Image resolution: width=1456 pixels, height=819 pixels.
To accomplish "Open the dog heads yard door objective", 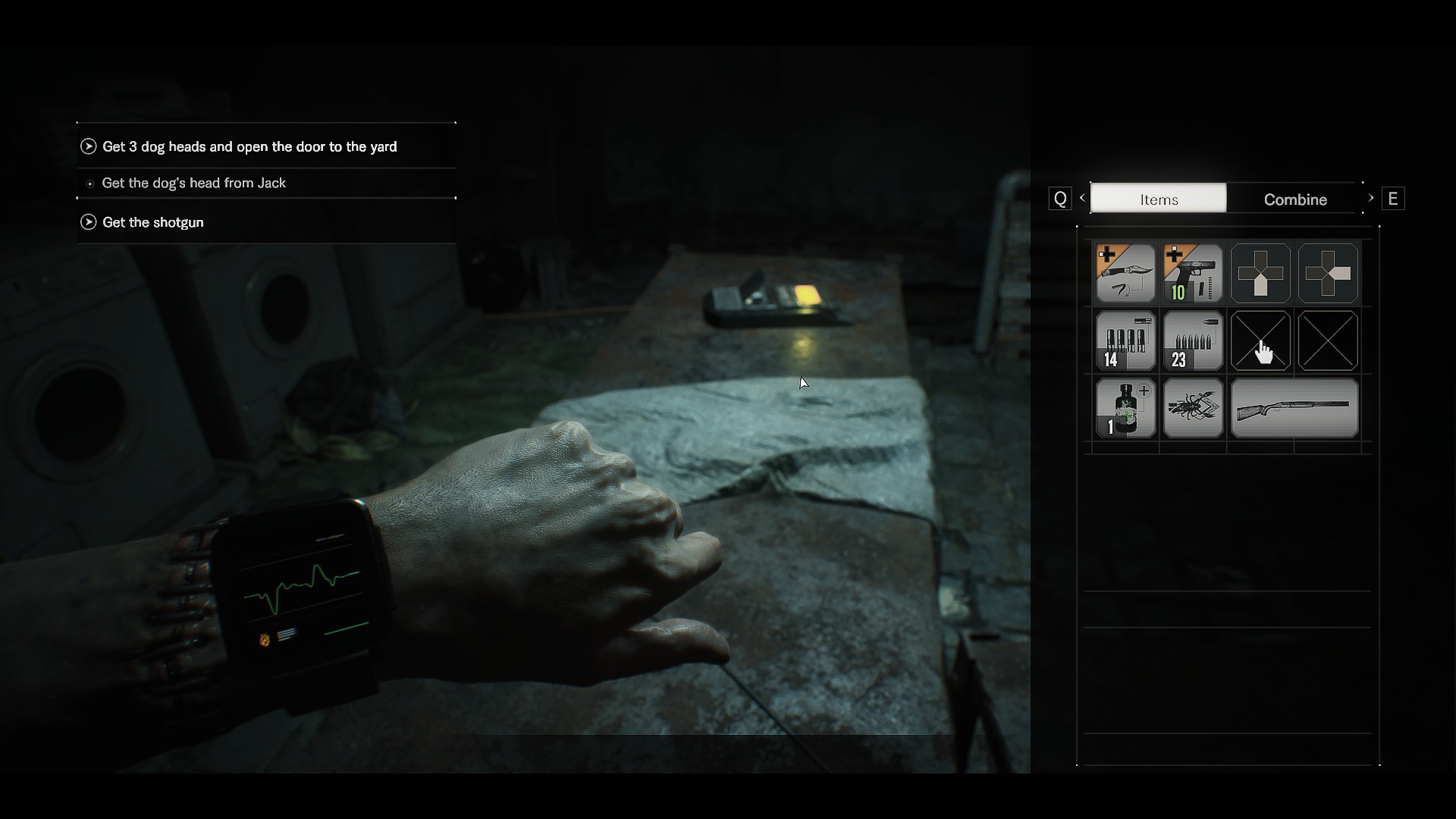I will pyautogui.click(x=249, y=146).
